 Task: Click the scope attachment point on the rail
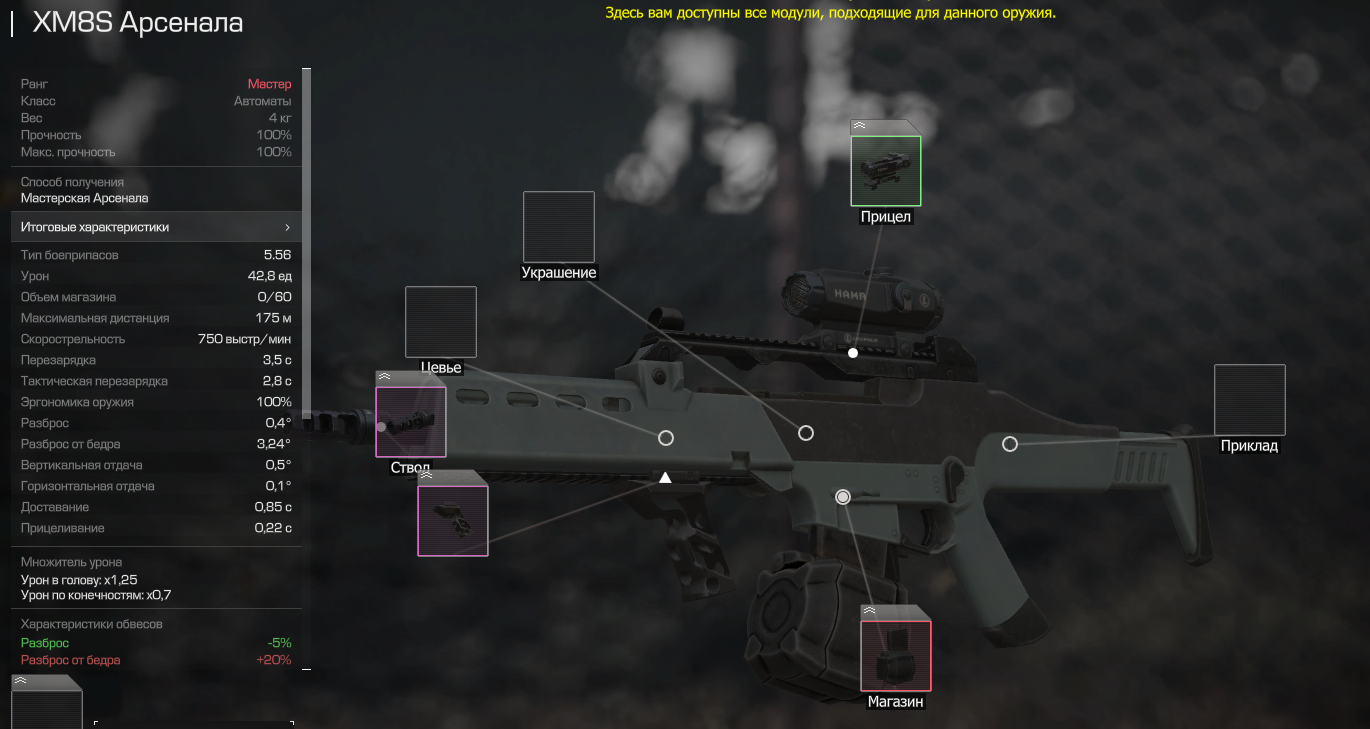point(853,353)
